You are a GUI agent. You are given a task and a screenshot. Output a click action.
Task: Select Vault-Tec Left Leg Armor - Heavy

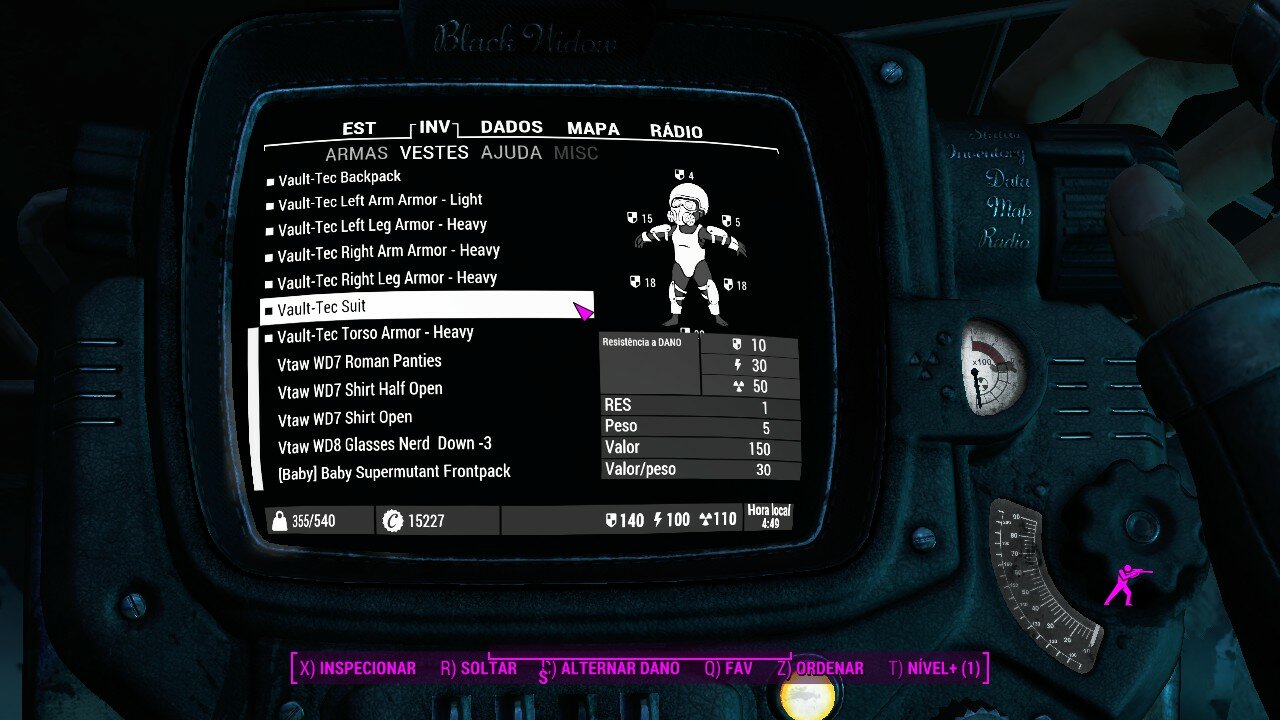click(x=382, y=227)
